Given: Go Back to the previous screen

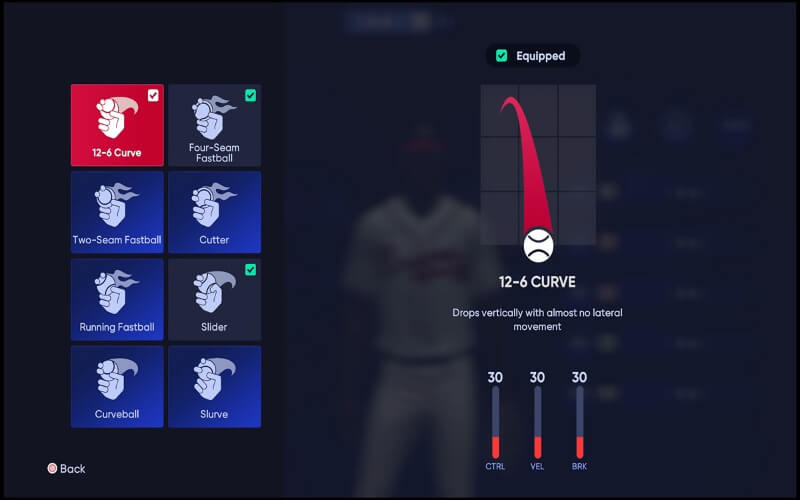Looking at the screenshot, I should [66, 468].
